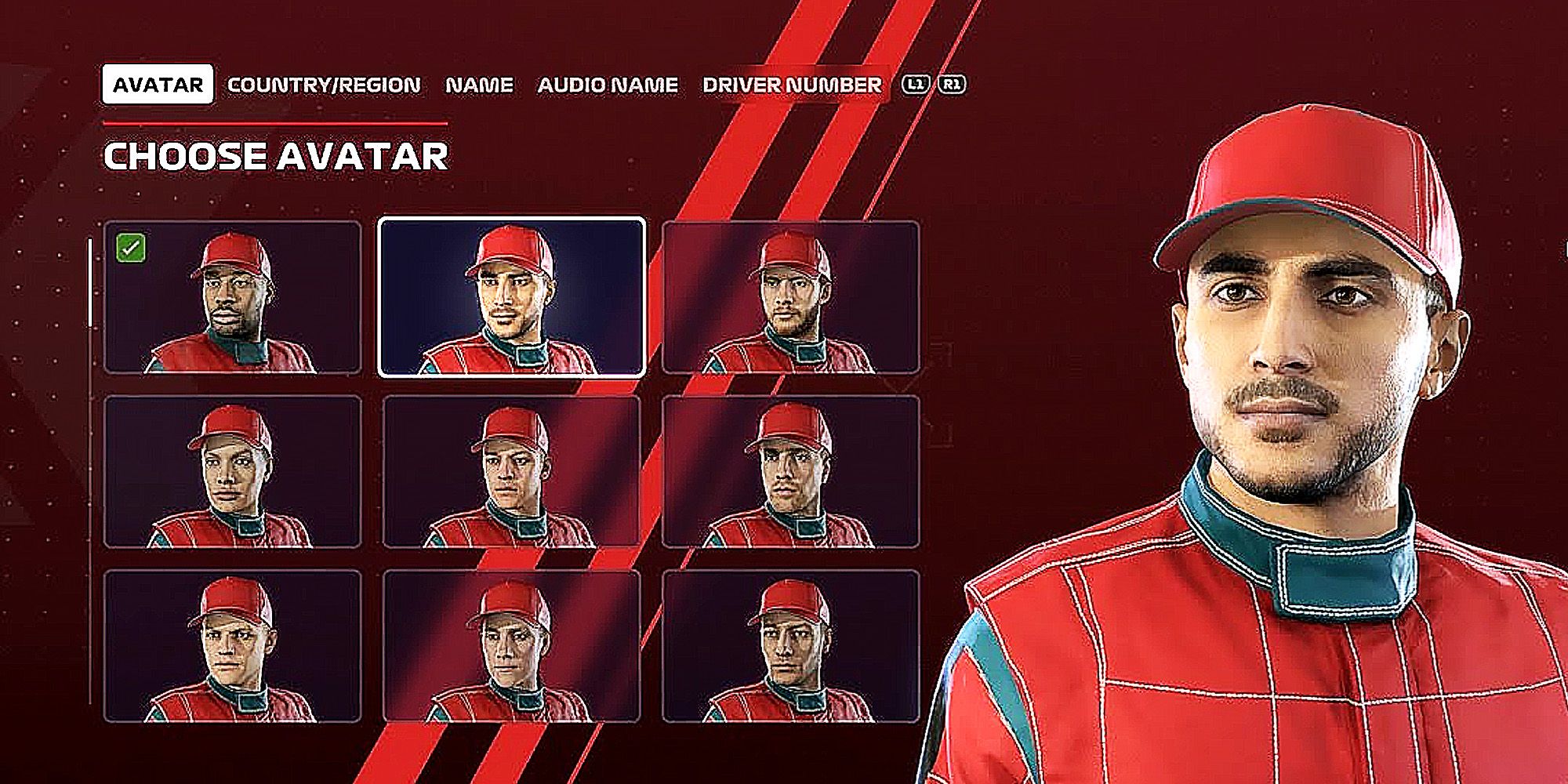Open the AUDIO NAME tab
This screenshot has width=1568, height=784.
608,85
